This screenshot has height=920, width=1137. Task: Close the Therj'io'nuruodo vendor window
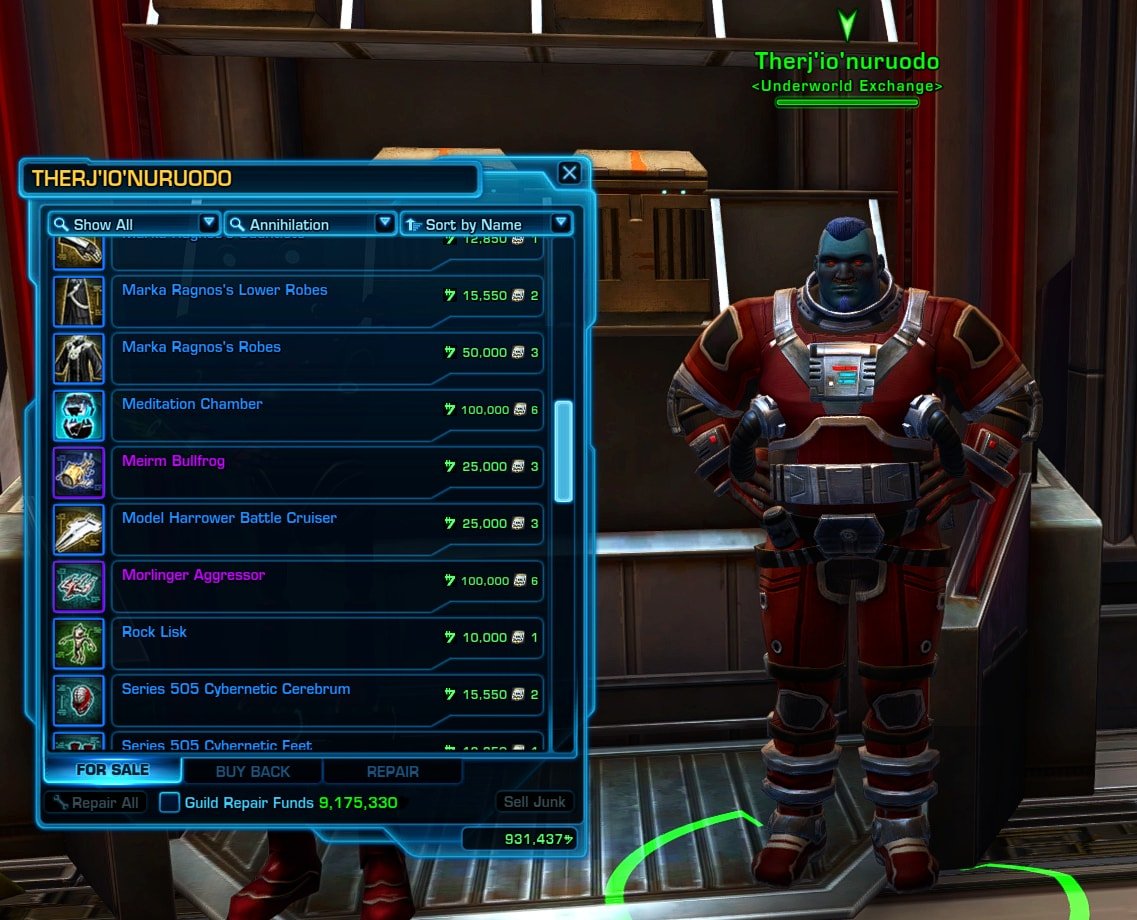(569, 173)
